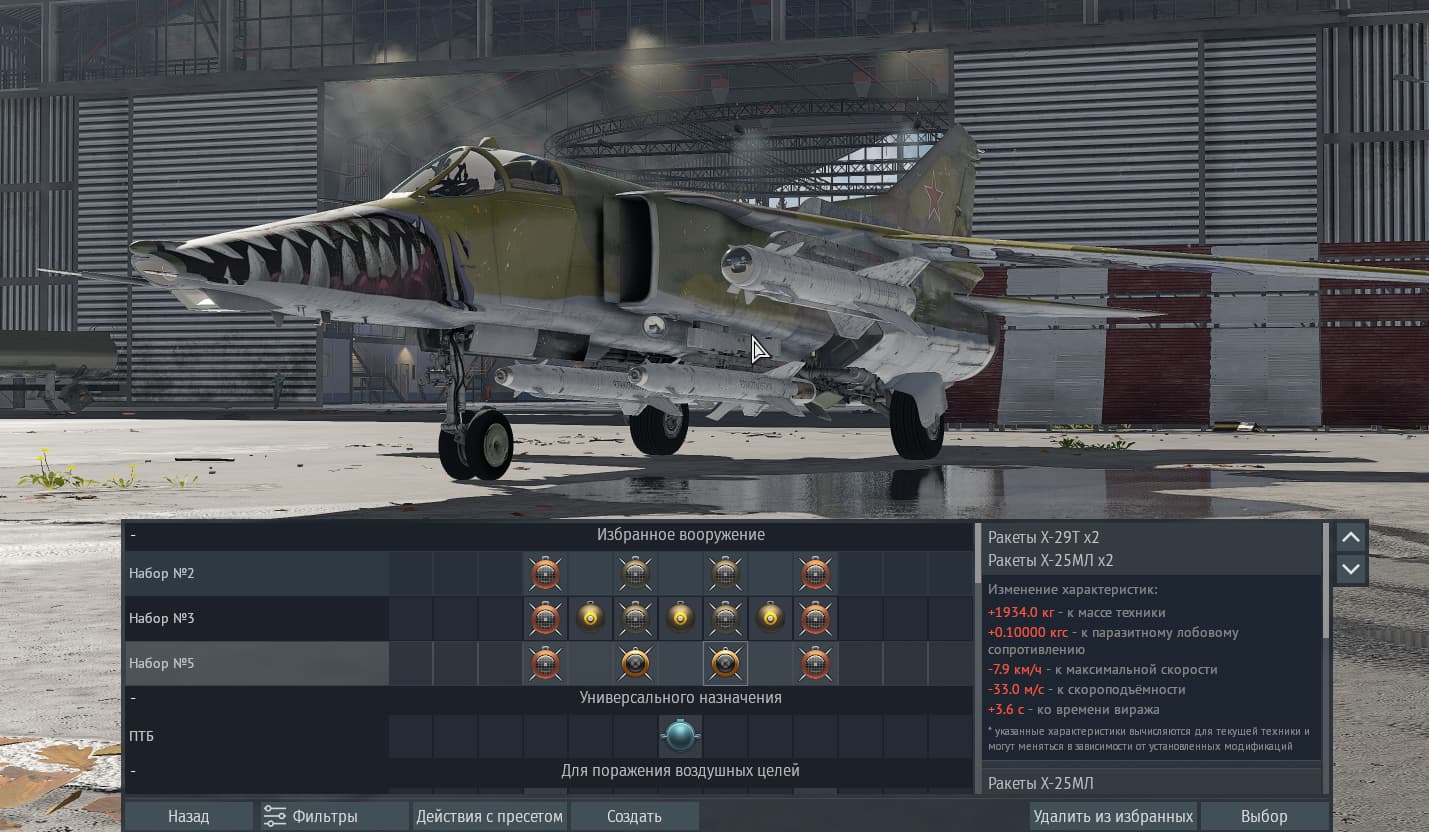
Task: Select the ПТБ drop tank slot icon
Action: tap(680, 736)
